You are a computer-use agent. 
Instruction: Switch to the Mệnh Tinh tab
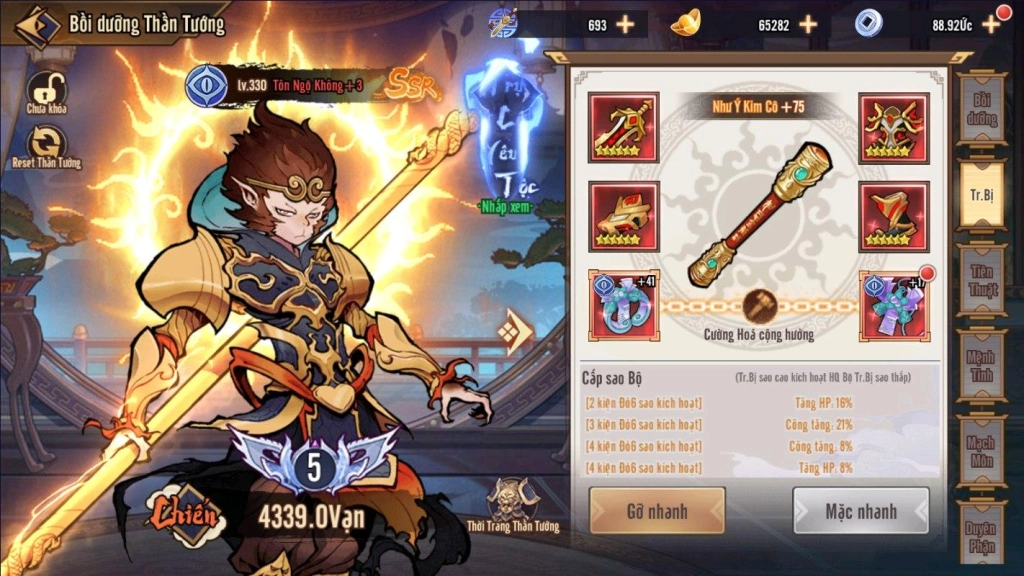click(981, 365)
